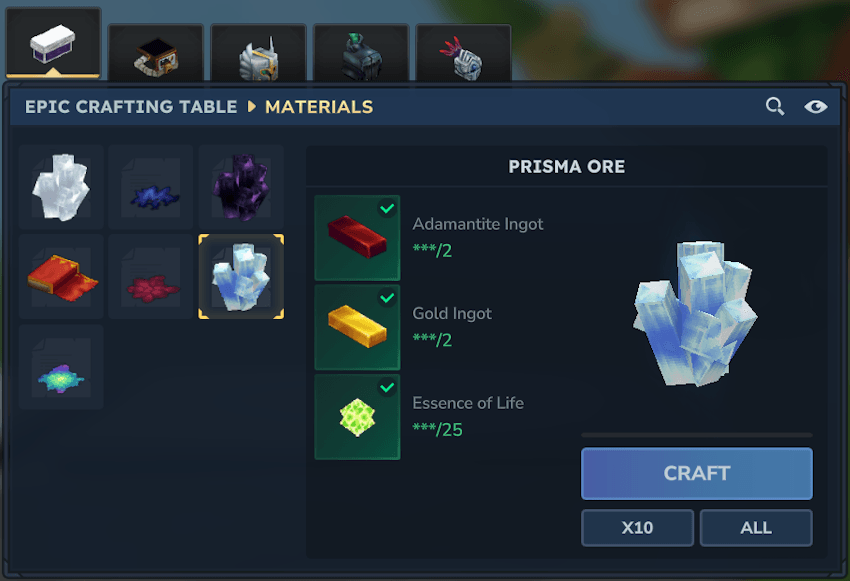Screen dimensions: 850x581
Task: Select the white crystal recipe
Action: click(x=61, y=187)
